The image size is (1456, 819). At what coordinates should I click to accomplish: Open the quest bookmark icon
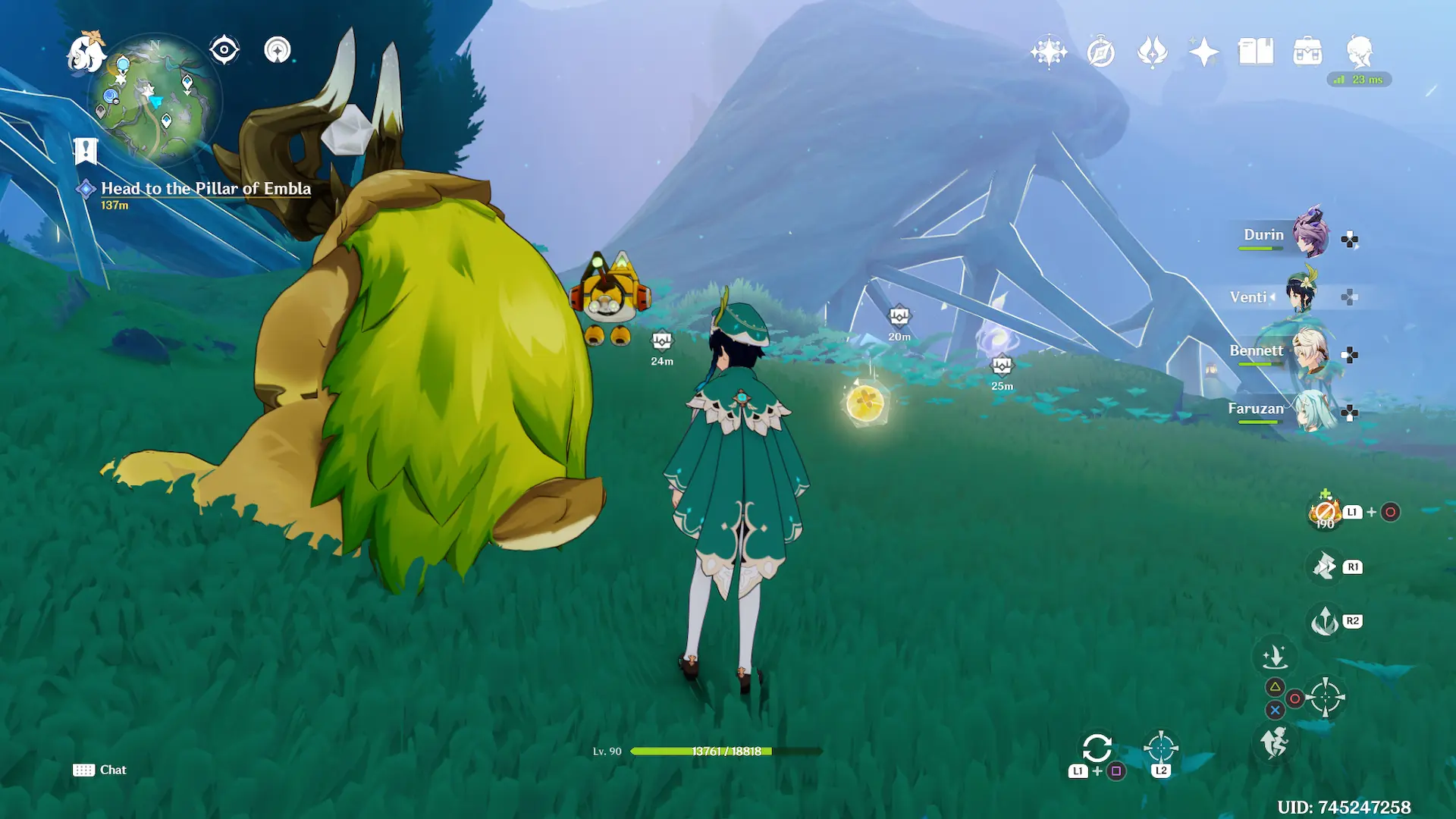[x=86, y=151]
